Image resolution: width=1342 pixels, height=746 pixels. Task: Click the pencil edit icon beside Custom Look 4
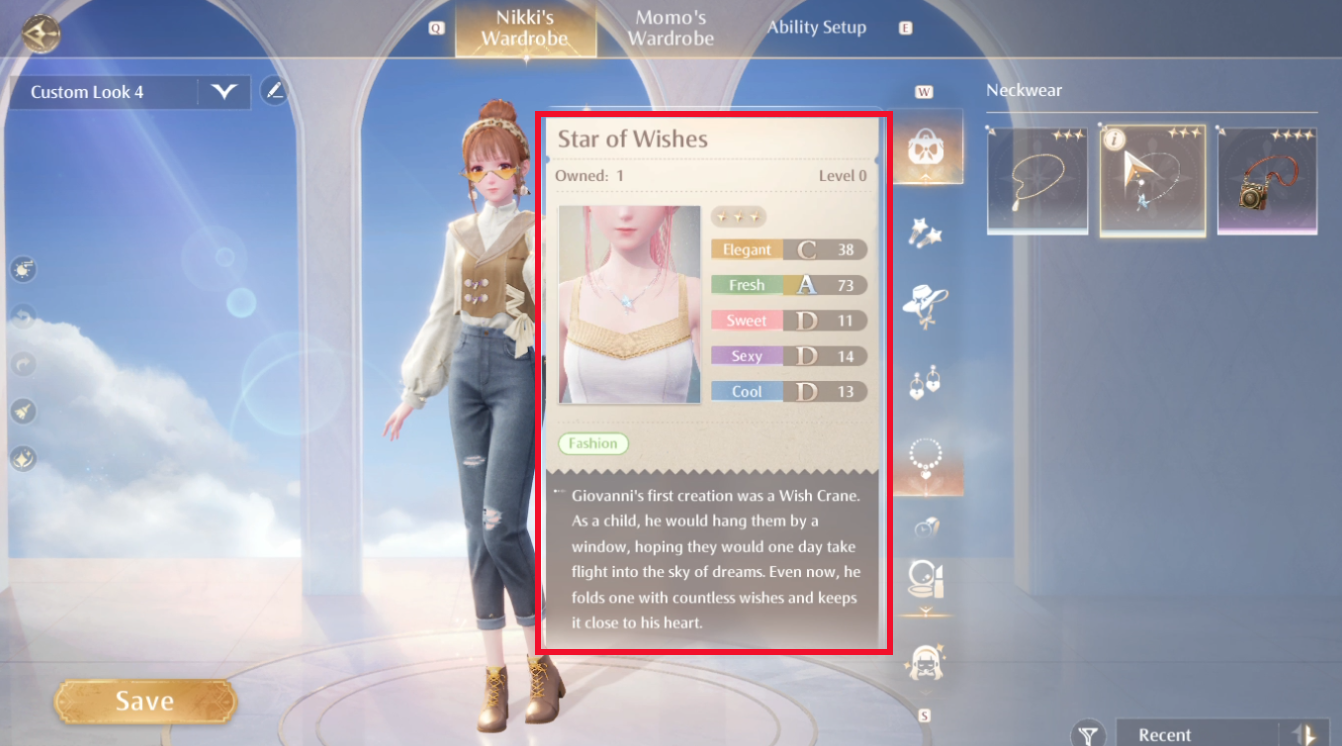273,91
